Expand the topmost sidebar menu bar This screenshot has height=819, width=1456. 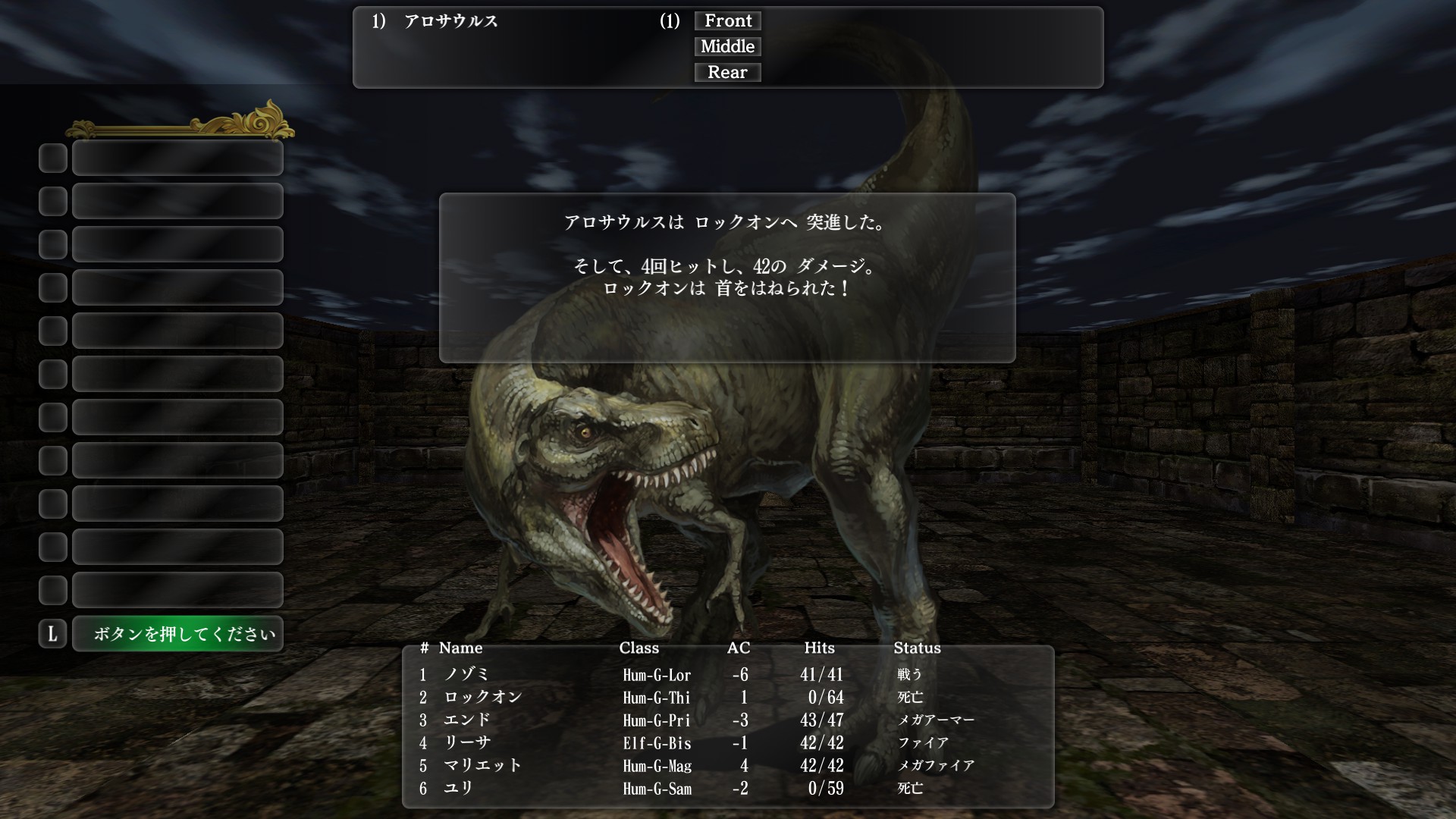[177, 158]
